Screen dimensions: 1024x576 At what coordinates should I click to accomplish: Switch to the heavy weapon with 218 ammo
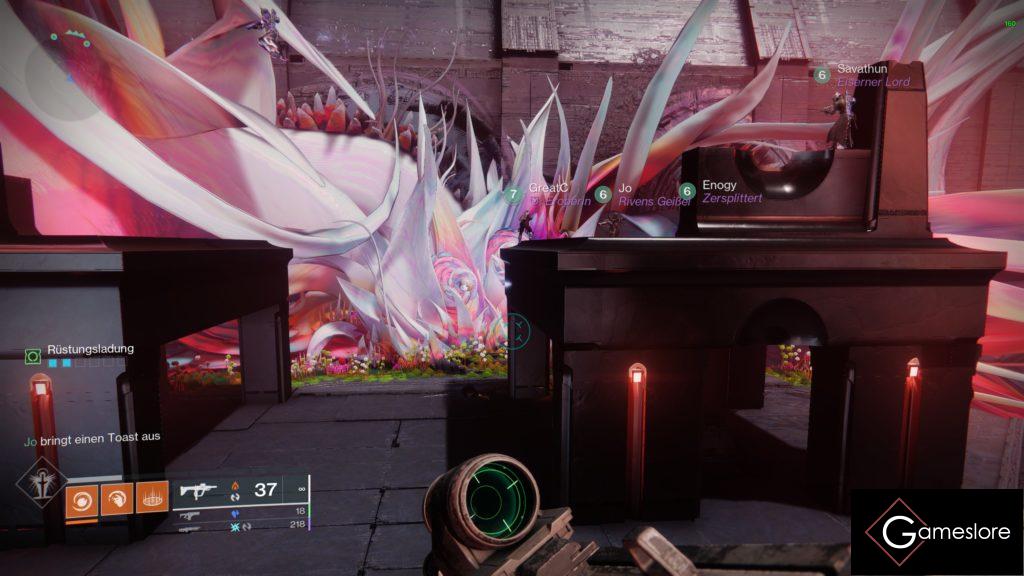pyautogui.click(x=240, y=526)
